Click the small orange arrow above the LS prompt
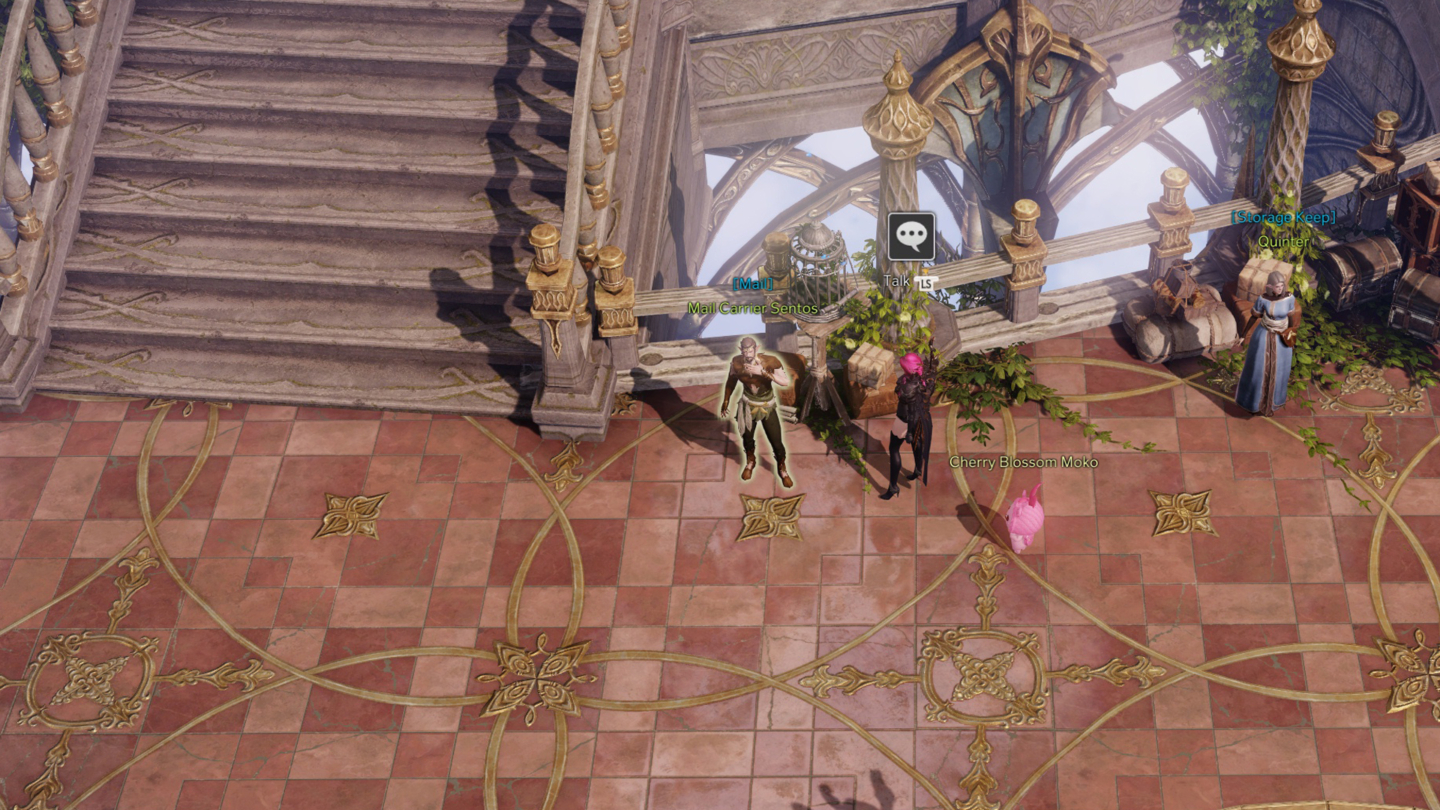This screenshot has width=1440, height=810. click(925, 270)
